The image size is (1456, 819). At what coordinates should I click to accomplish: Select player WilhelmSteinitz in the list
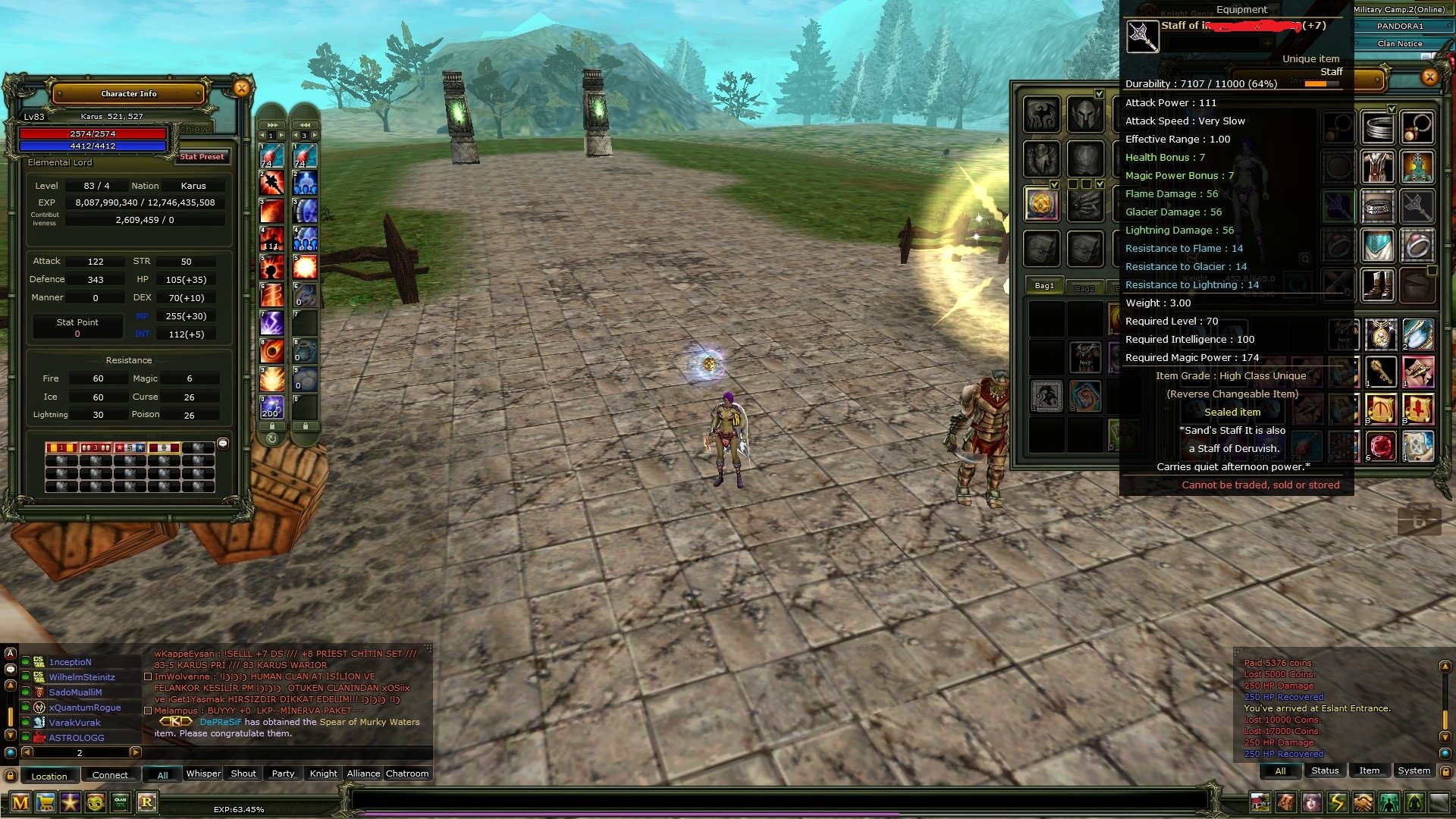click(82, 677)
